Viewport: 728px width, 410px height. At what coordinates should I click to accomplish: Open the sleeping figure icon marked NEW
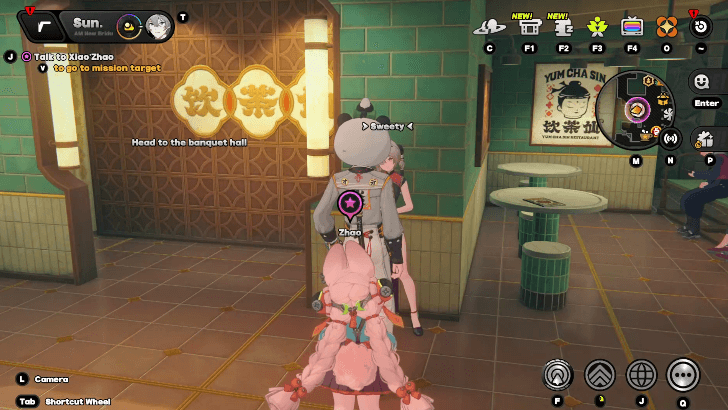click(563, 27)
